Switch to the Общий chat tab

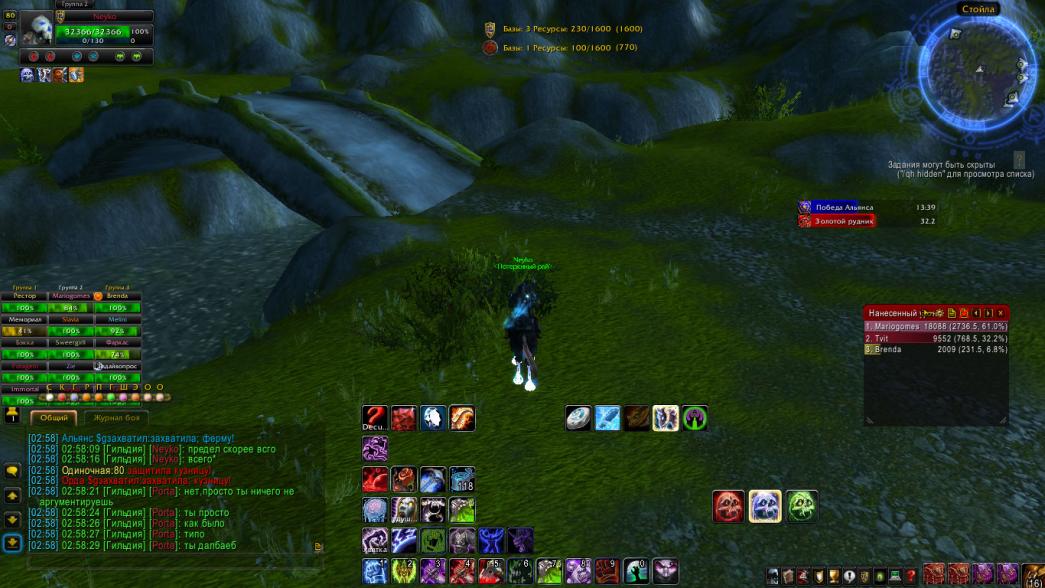[55, 418]
